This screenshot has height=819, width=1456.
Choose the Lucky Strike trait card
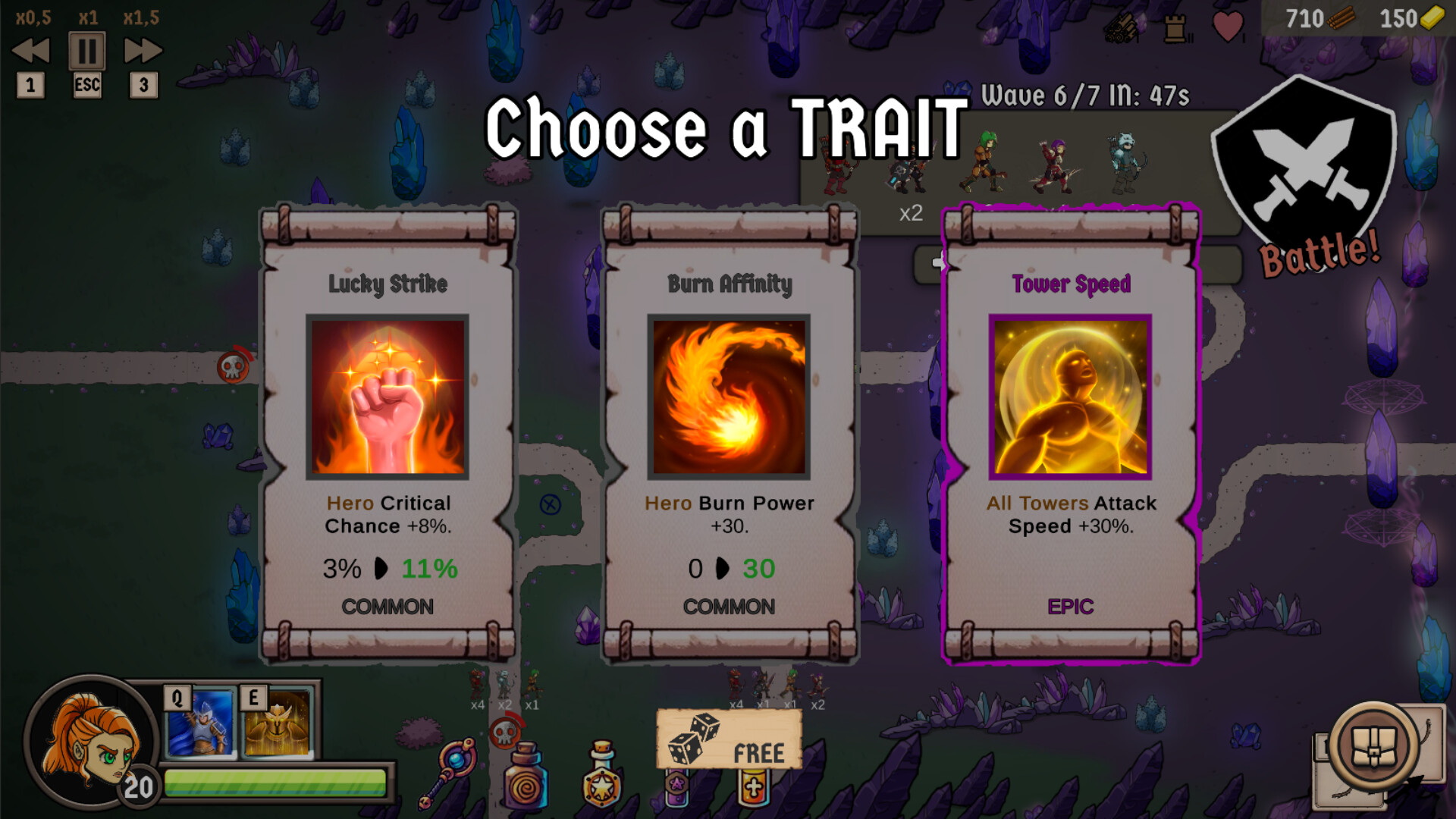(x=388, y=432)
